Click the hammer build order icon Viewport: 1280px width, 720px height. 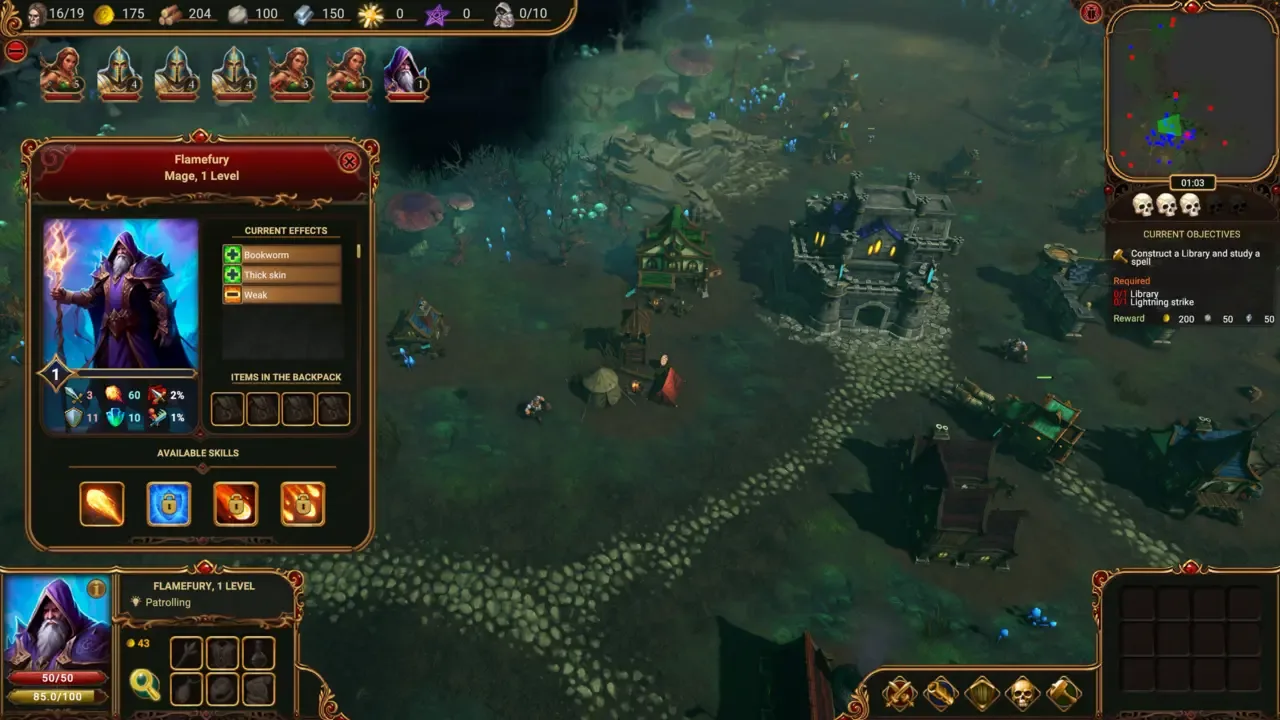pyautogui.click(x=1063, y=692)
